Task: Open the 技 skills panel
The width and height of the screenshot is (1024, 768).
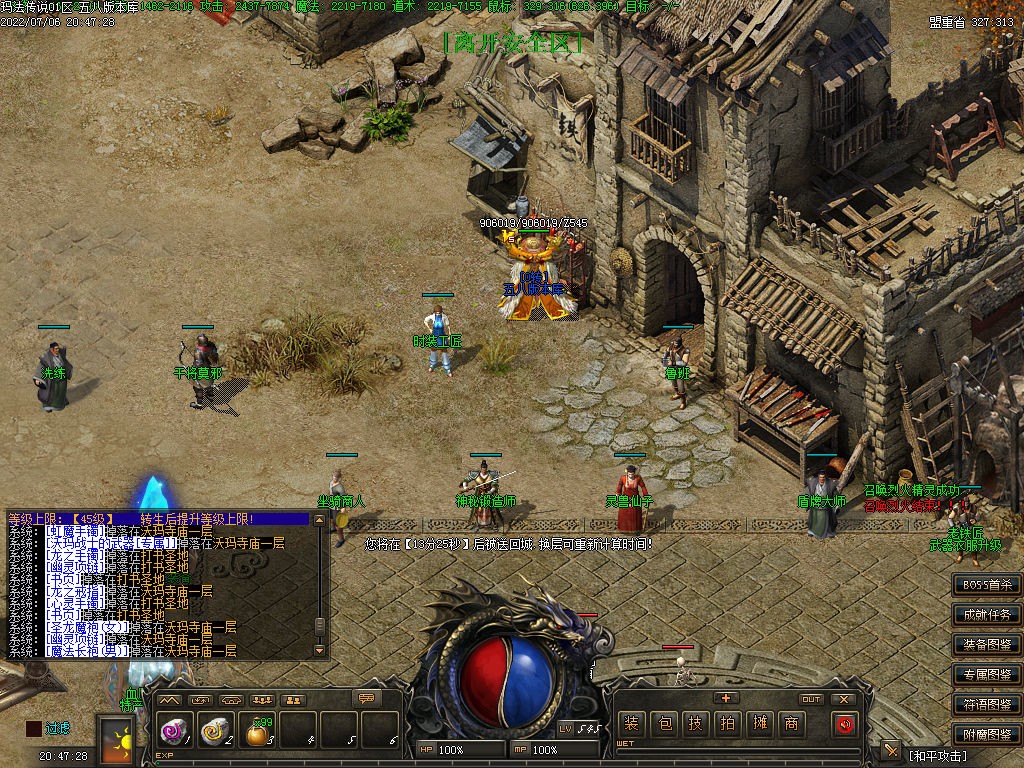Action: [x=695, y=723]
